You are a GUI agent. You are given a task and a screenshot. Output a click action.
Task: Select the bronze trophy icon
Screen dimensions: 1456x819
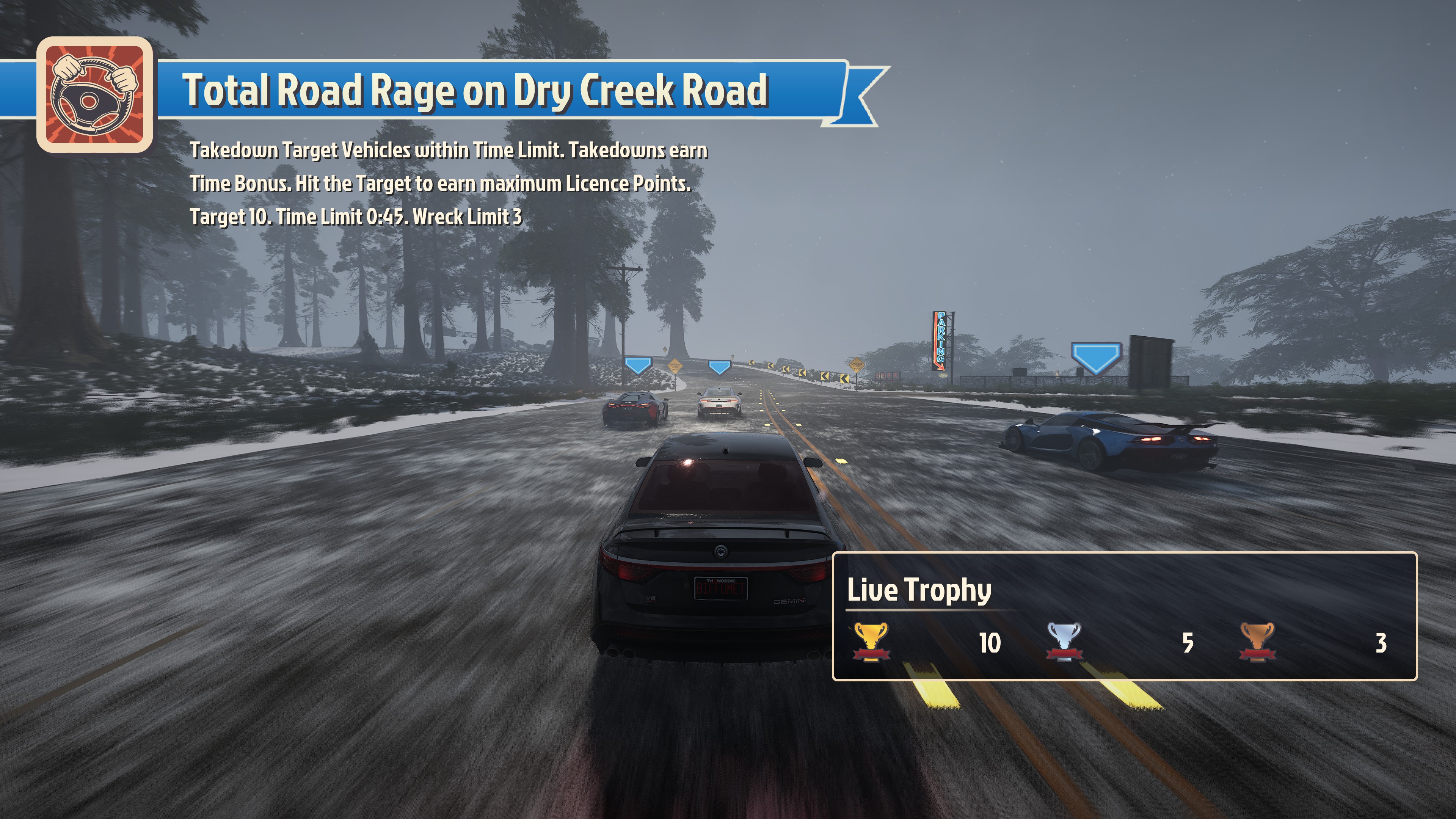tap(1257, 642)
